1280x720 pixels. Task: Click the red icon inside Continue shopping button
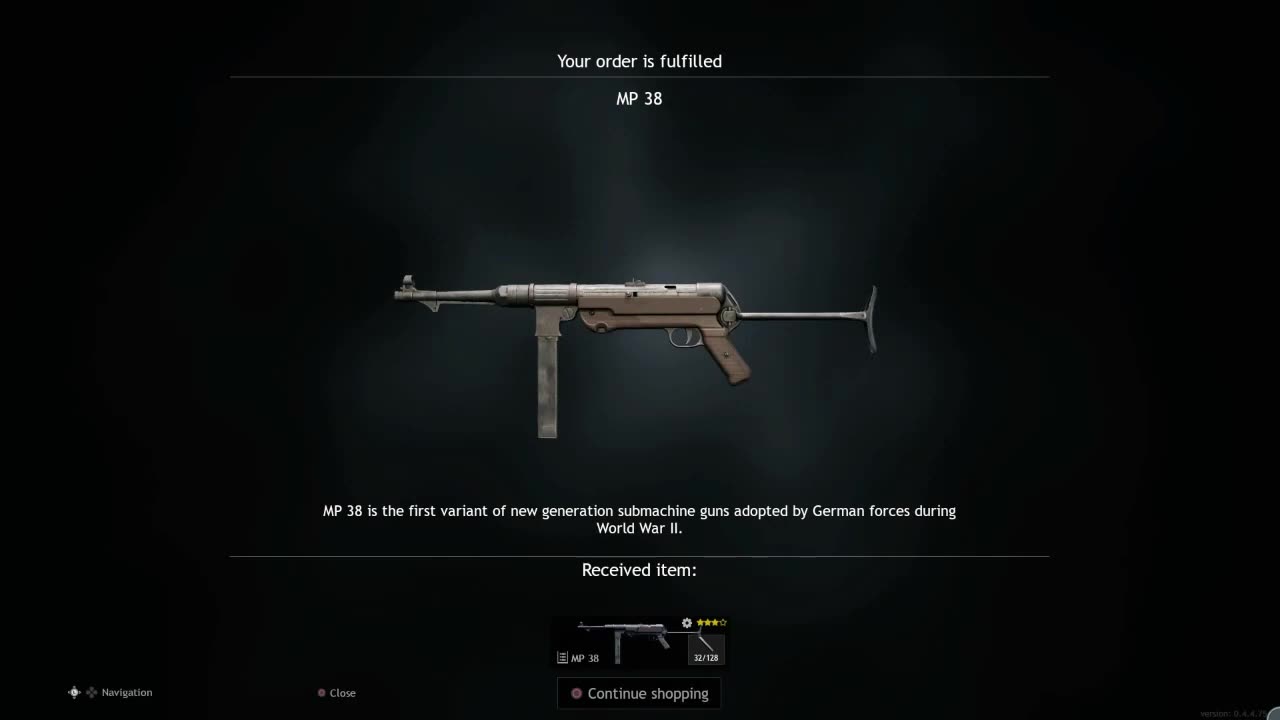tap(576, 693)
